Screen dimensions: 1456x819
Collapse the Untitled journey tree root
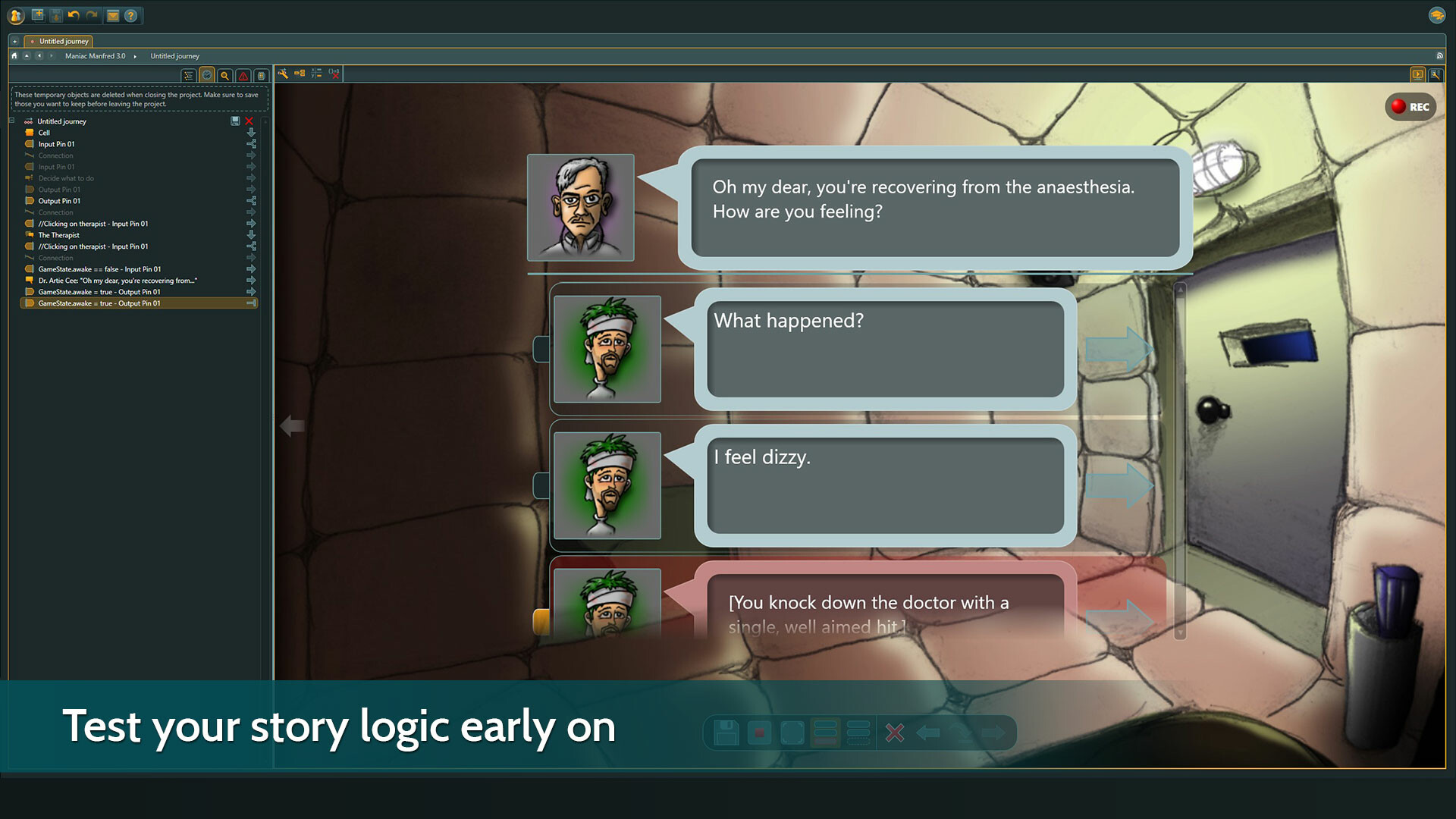click(x=12, y=121)
